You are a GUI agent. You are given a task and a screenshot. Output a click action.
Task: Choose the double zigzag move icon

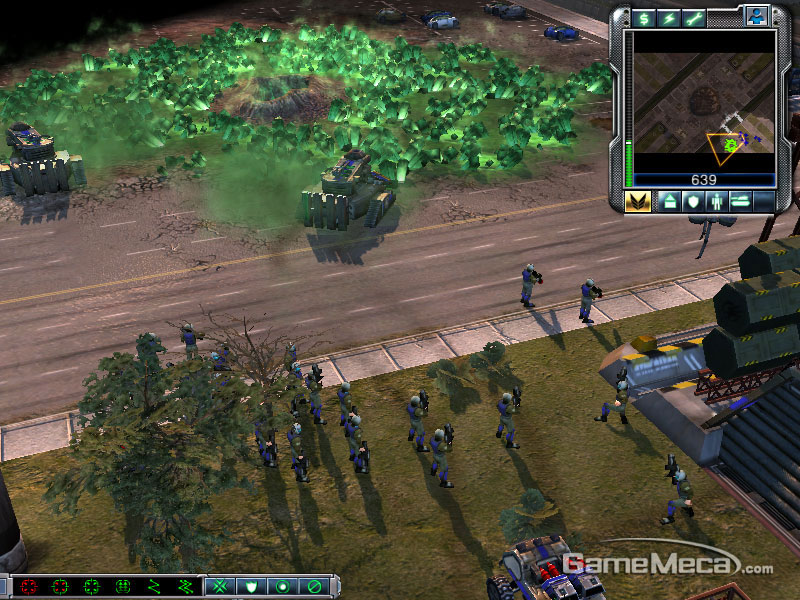[186, 586]
